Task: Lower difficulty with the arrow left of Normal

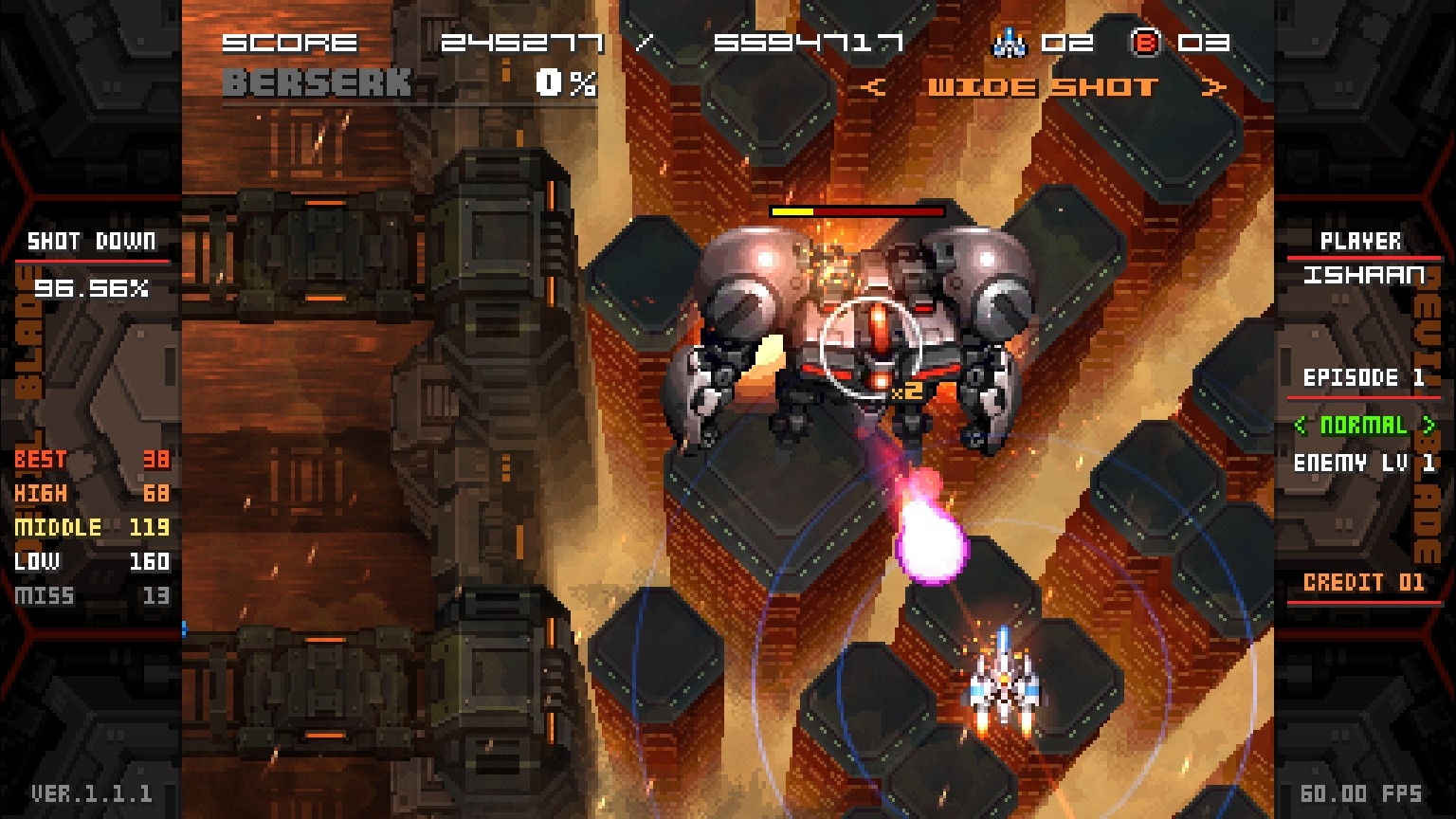Action: (1301, 426)
